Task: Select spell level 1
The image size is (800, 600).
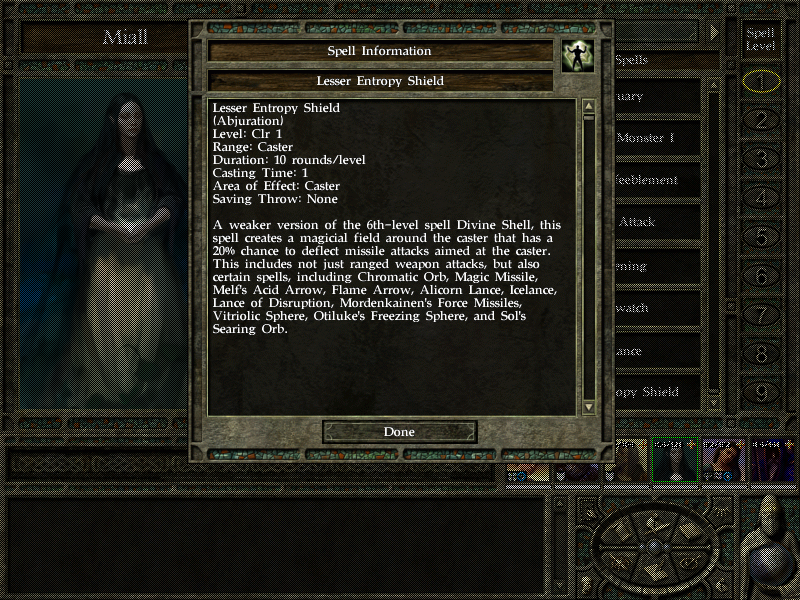Action: (762, 81)
